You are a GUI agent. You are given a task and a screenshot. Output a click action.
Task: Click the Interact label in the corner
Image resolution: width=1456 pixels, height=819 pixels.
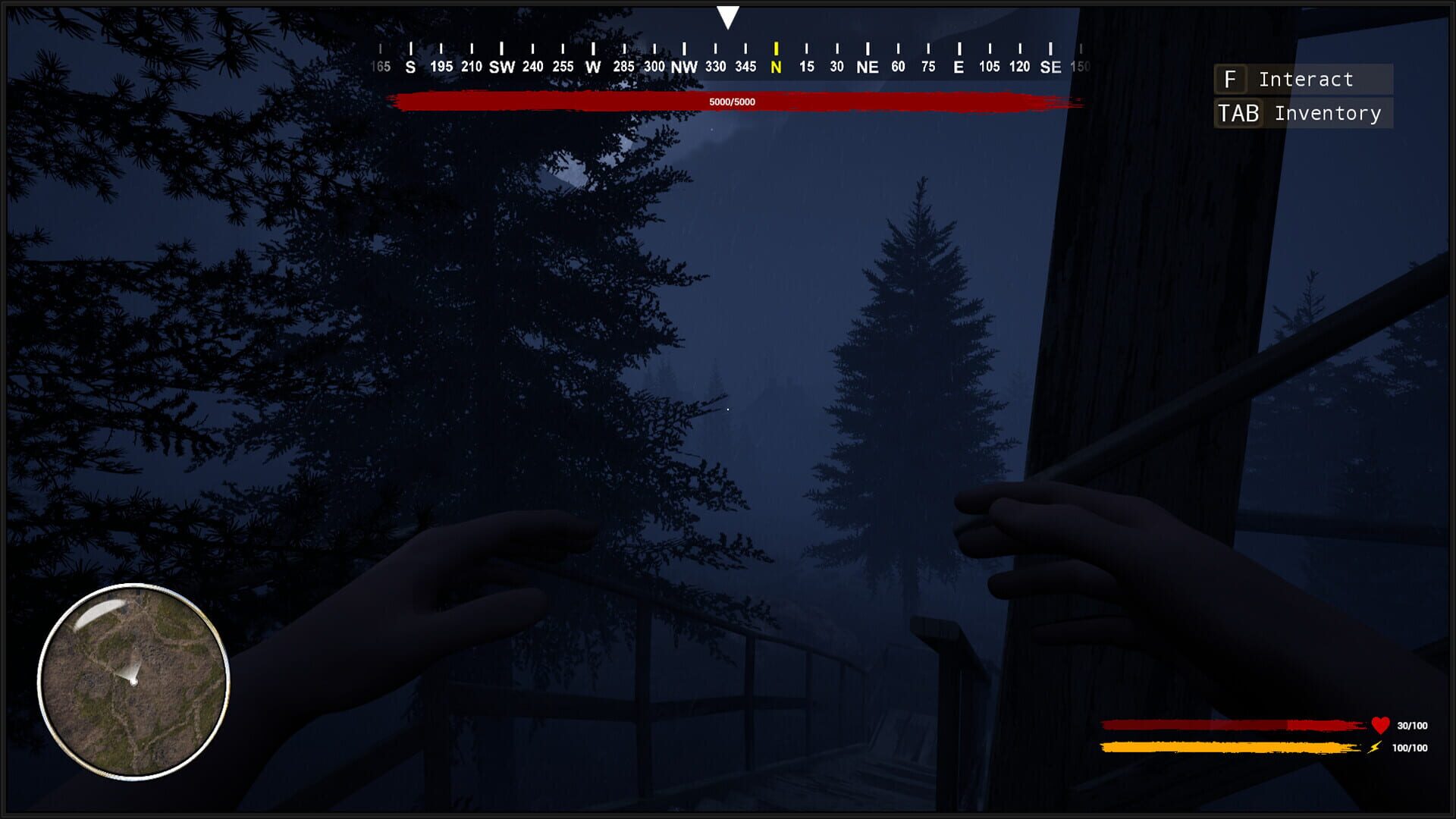[1305, 79]
